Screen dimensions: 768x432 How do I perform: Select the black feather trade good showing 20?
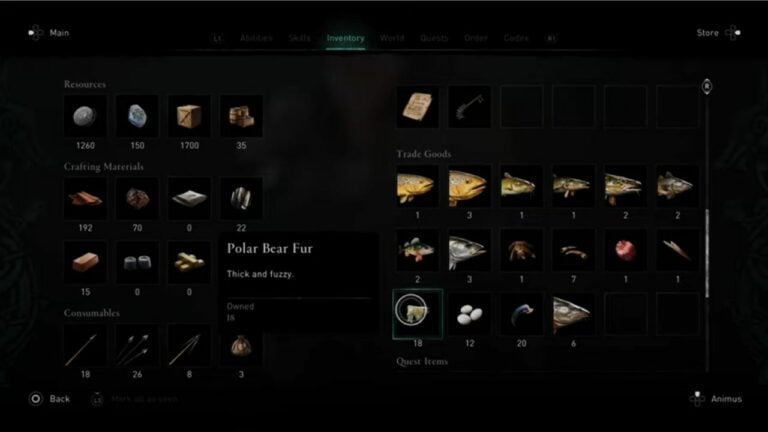[x=522, y=314]
